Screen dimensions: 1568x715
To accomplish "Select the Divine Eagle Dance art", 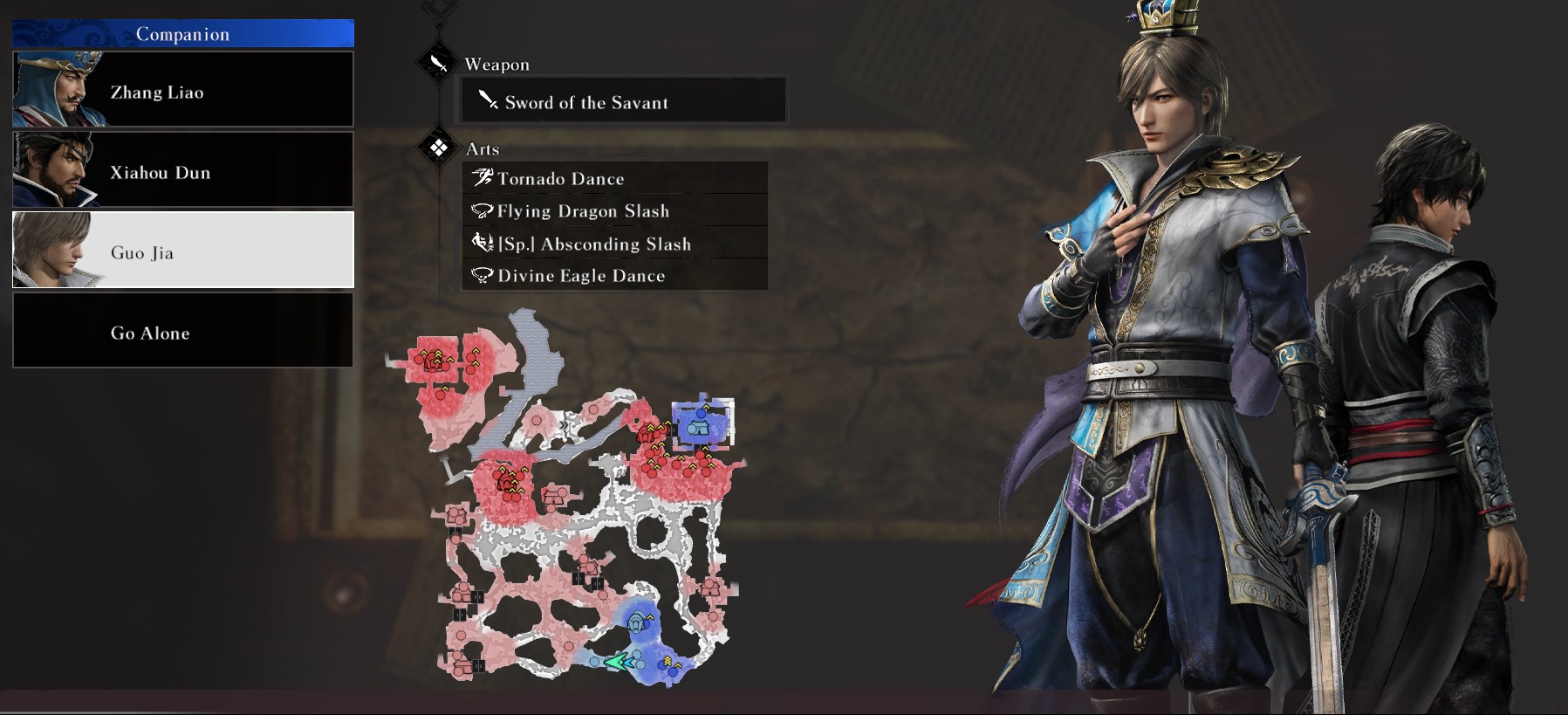I will coord(615,275).
